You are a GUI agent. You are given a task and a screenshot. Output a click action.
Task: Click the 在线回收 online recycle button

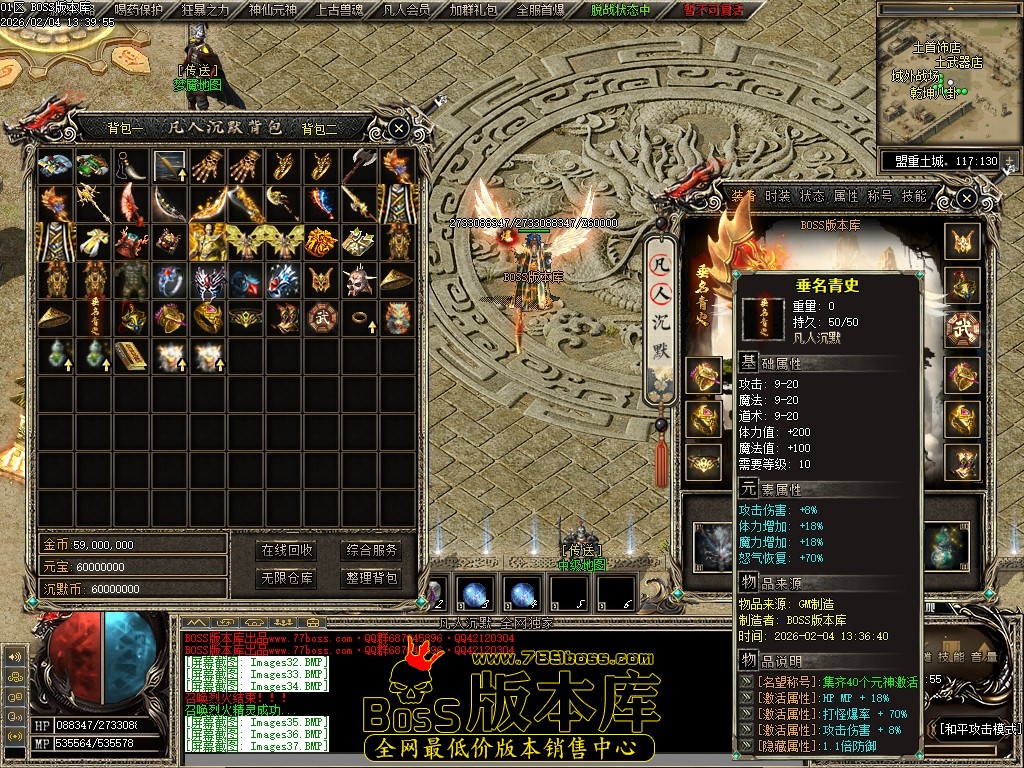click(x=287, y=550)
